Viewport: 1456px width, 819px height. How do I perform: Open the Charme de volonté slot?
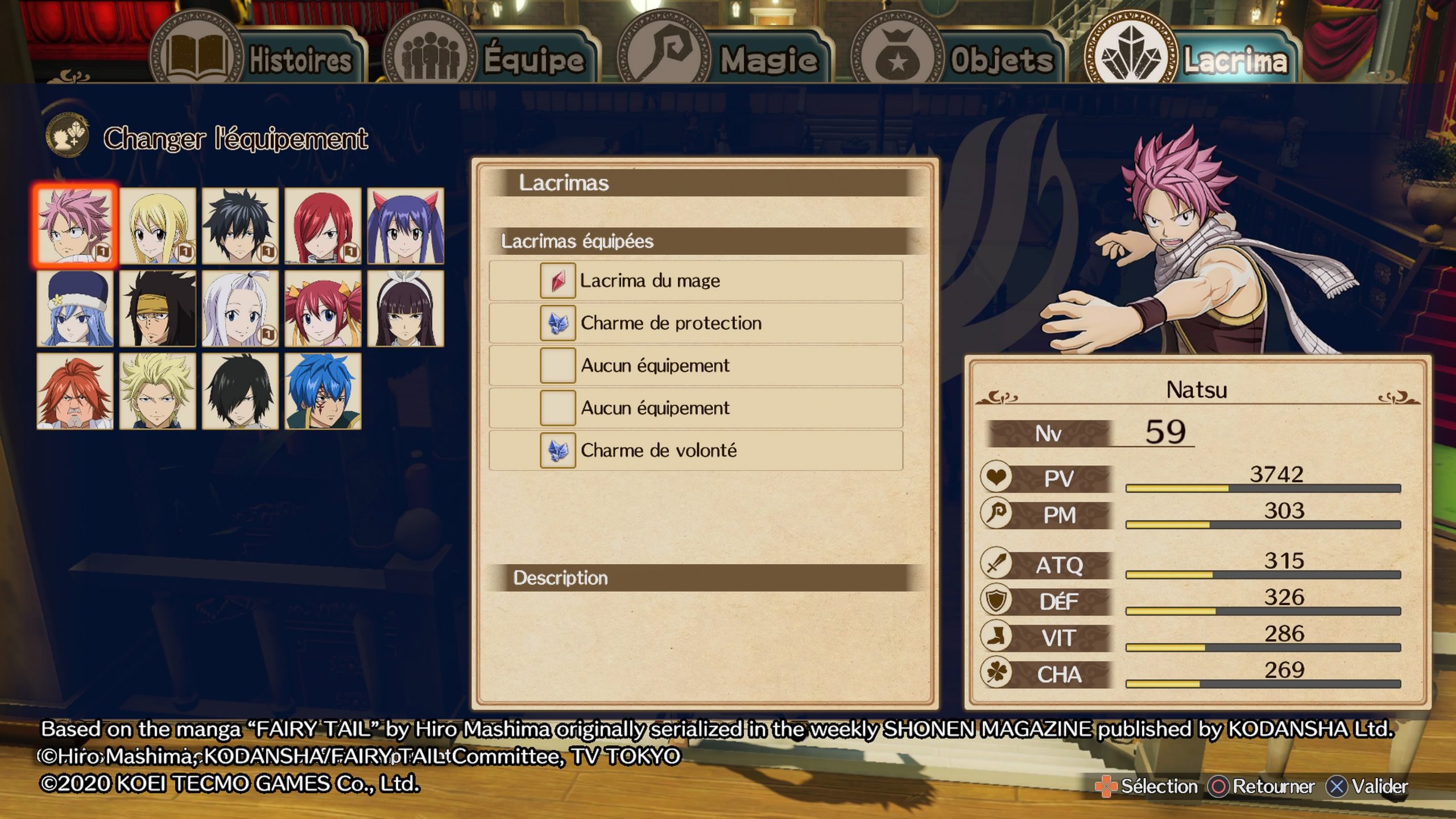[x=696, y=450]
